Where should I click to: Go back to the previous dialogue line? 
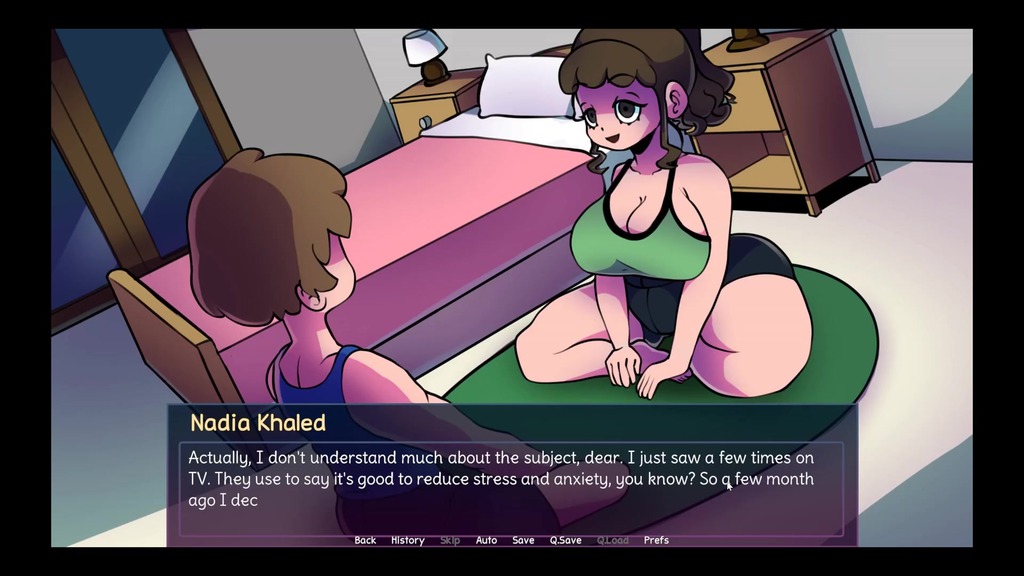click(365, 540)
